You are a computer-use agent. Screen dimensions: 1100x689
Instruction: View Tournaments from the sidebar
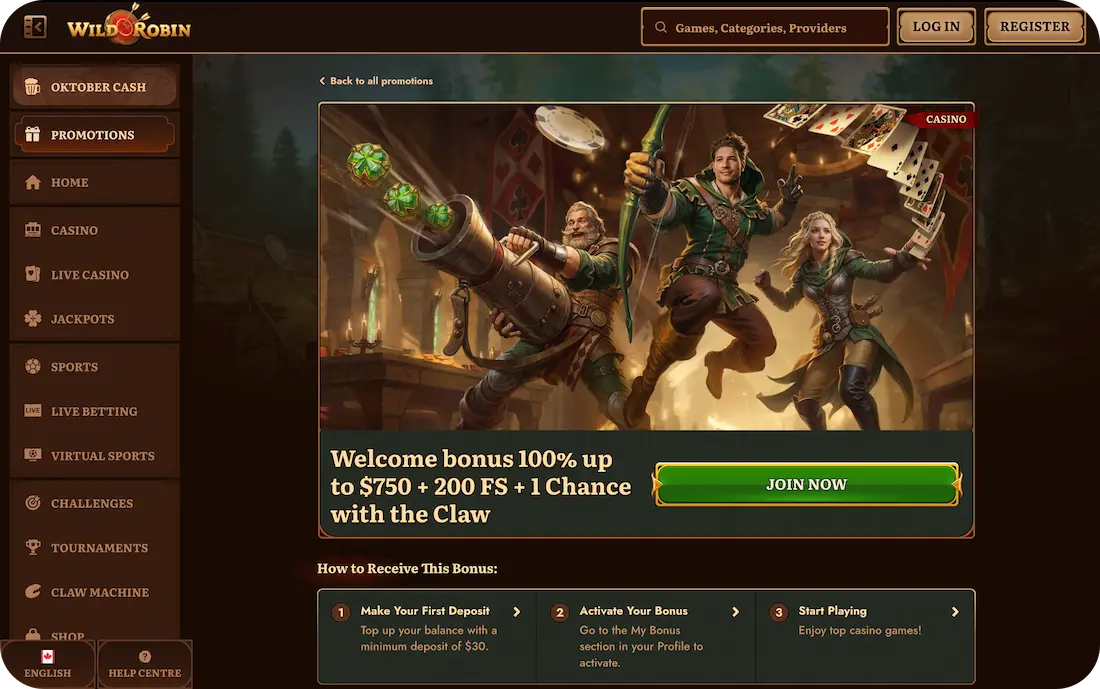(94, 548)
